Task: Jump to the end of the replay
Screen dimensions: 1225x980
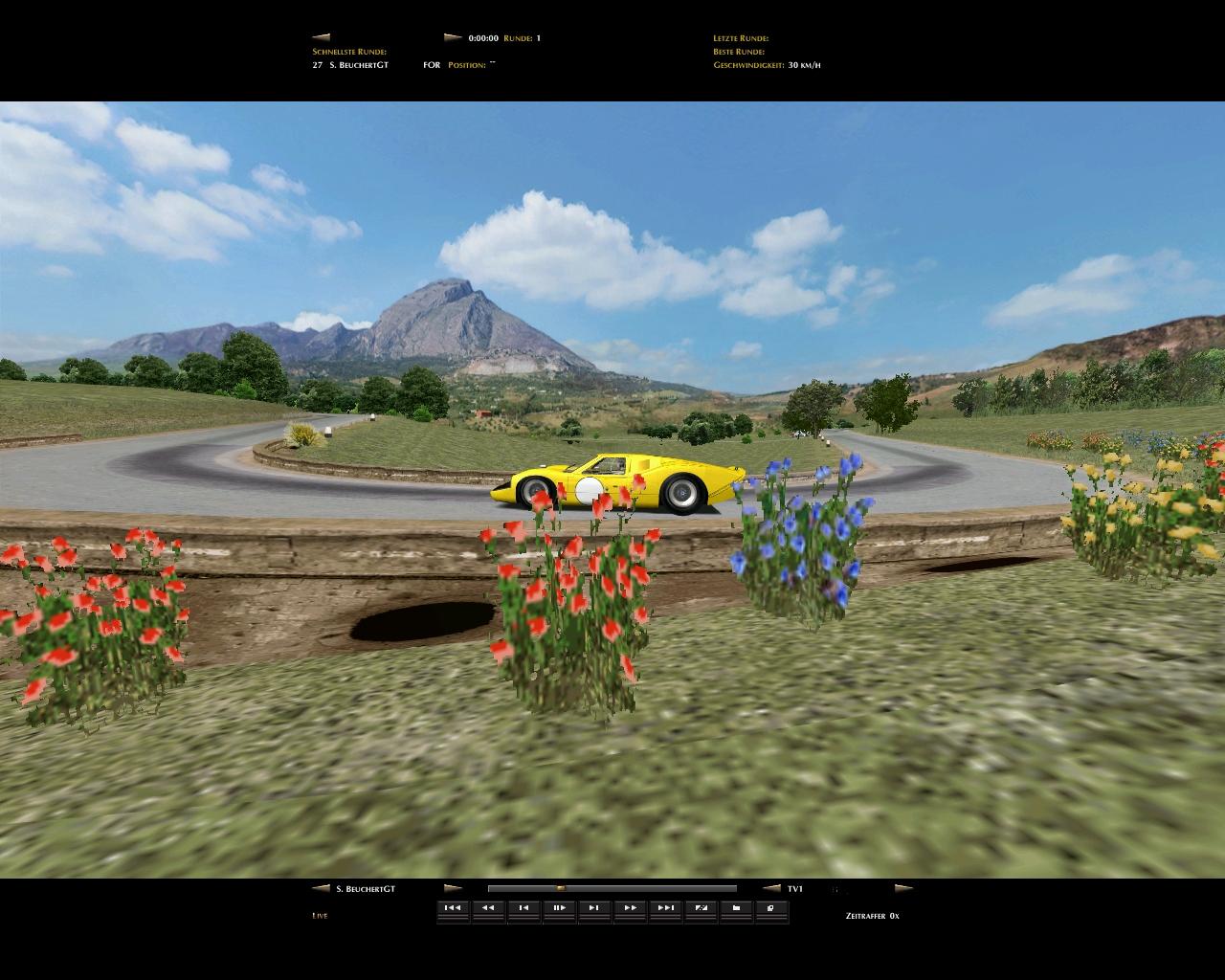Action: click(665, 908)
